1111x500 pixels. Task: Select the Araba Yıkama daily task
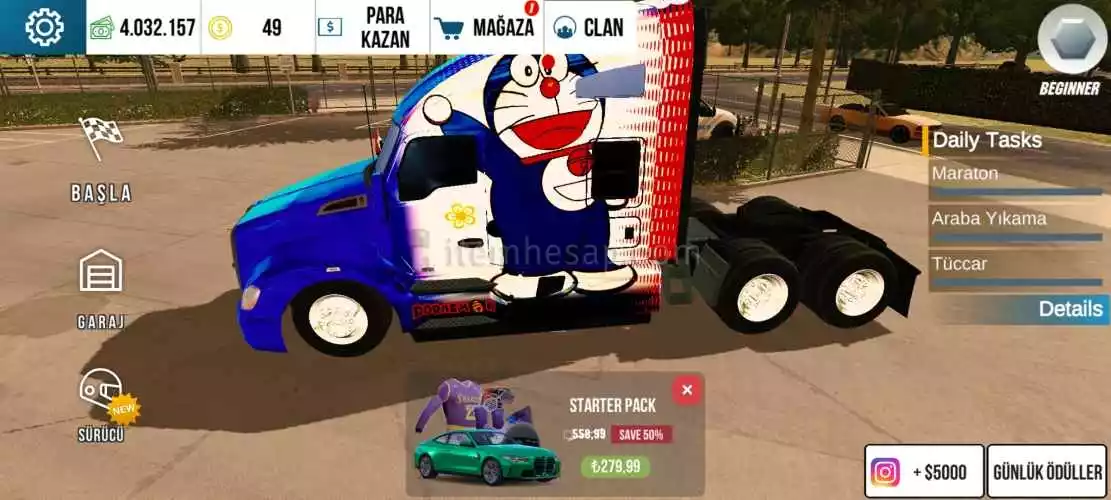pyautogui.click(x=1016, y=223)
